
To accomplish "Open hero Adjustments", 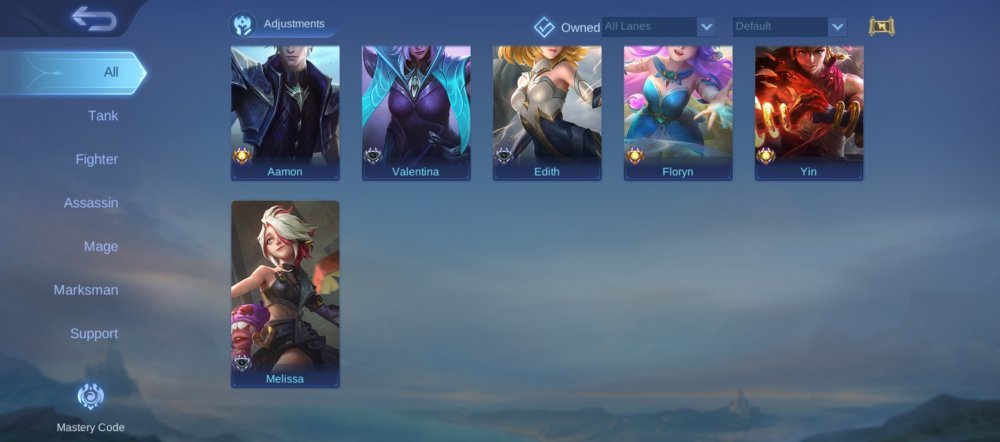I will click(x=279, y=24).
